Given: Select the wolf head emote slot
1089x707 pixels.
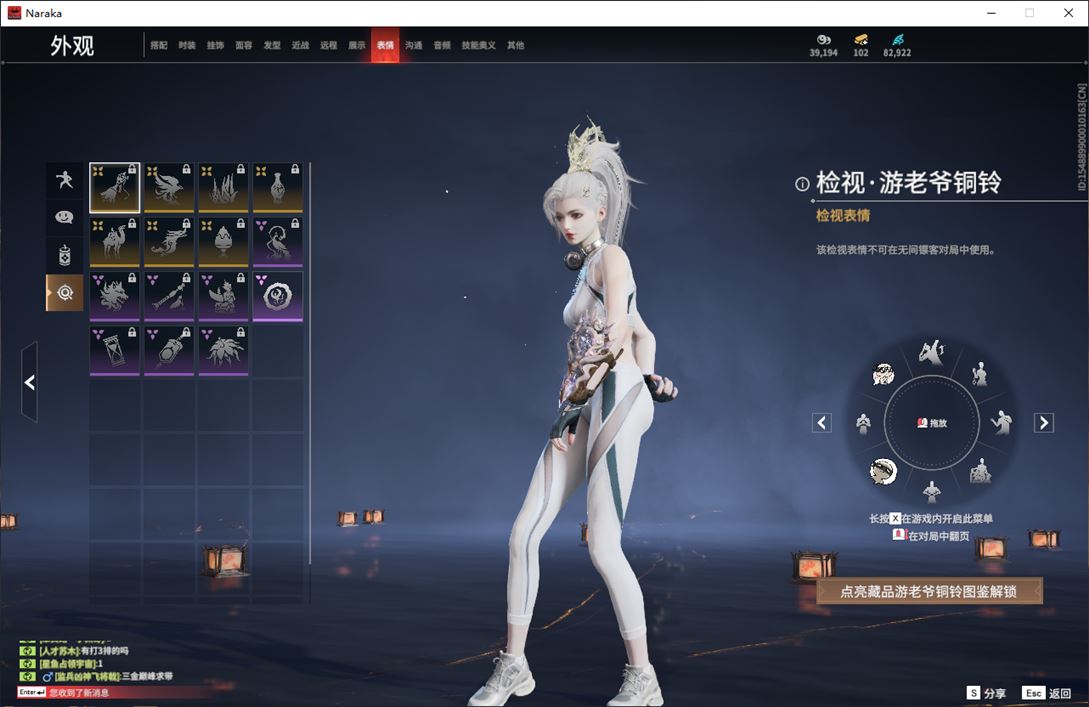Looking at the screenshot, I should (x=115, y=296).
